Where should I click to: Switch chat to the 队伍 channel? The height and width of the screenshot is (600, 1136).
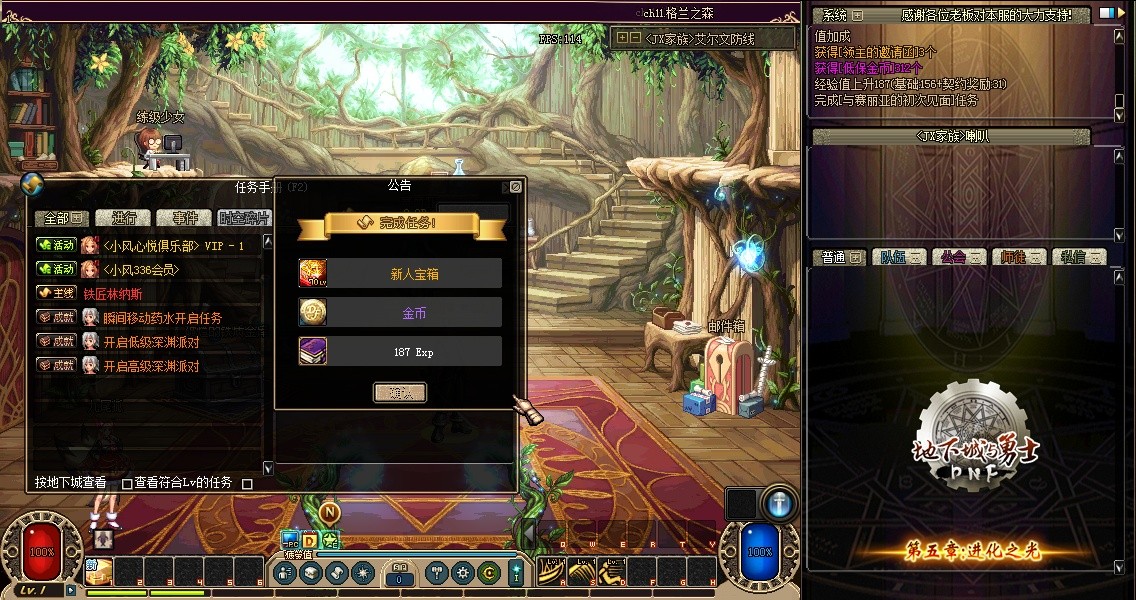coord(897,257)
